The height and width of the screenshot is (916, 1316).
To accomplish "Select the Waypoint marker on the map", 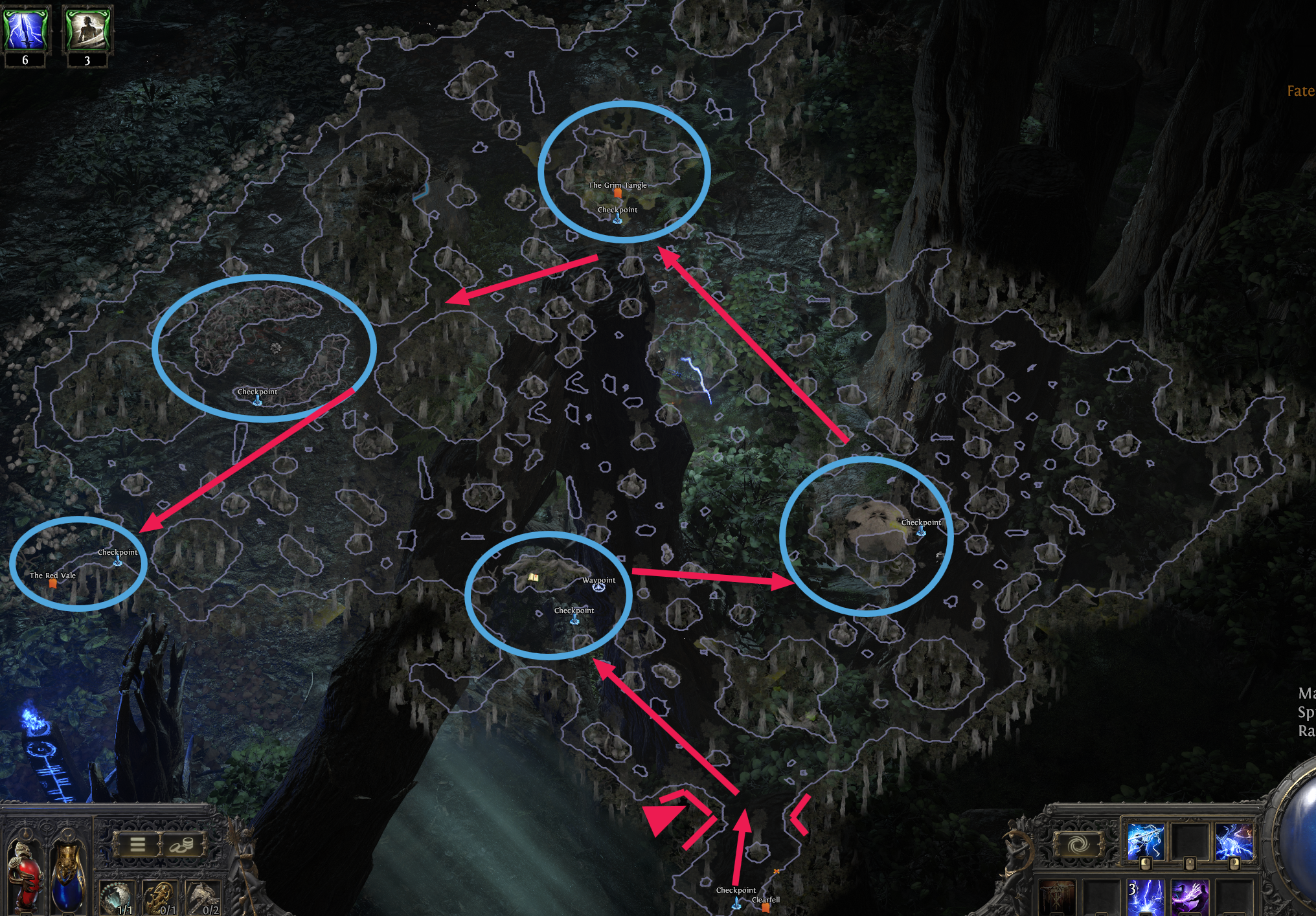I will 599,586.
